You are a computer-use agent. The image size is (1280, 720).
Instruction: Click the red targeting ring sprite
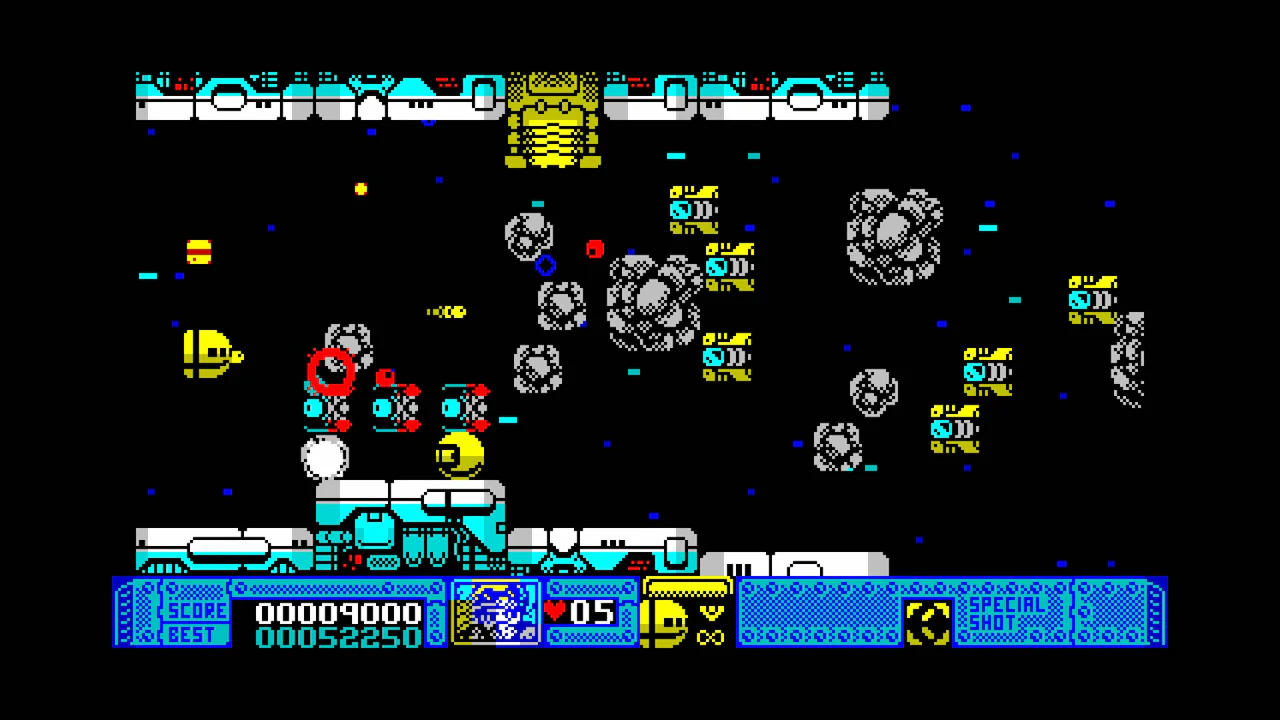(332, 372)
